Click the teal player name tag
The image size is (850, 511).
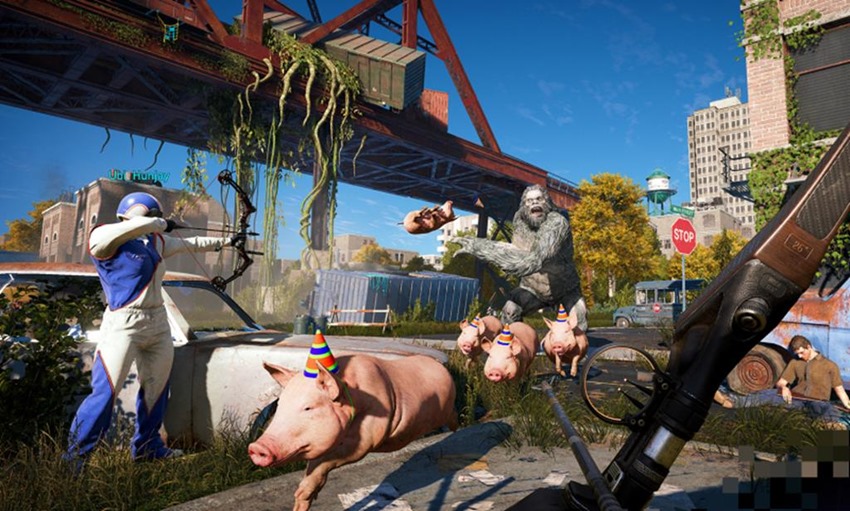pos(138,176)
